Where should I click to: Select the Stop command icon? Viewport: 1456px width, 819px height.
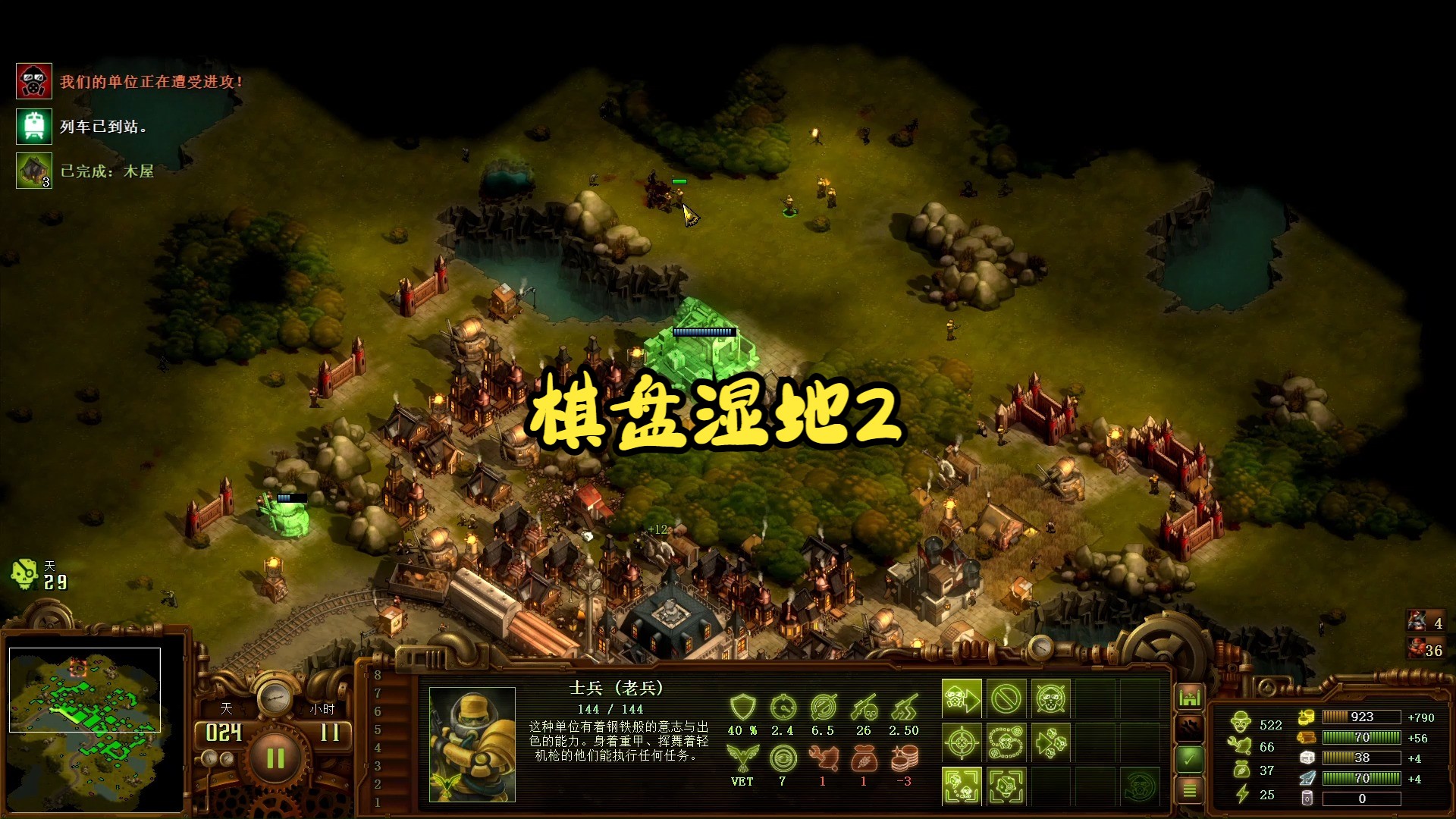tap(1007, 698)
